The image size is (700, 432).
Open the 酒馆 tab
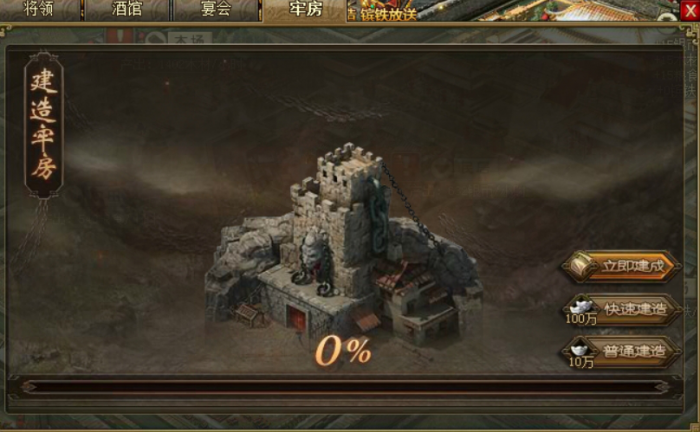pos(127,10)
